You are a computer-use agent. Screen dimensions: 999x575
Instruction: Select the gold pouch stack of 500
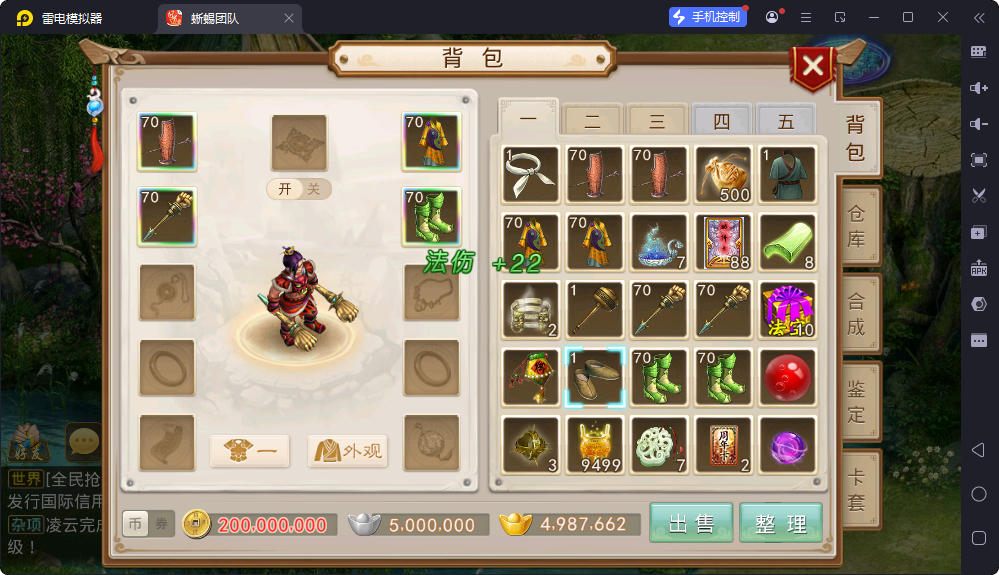(723, 174)
